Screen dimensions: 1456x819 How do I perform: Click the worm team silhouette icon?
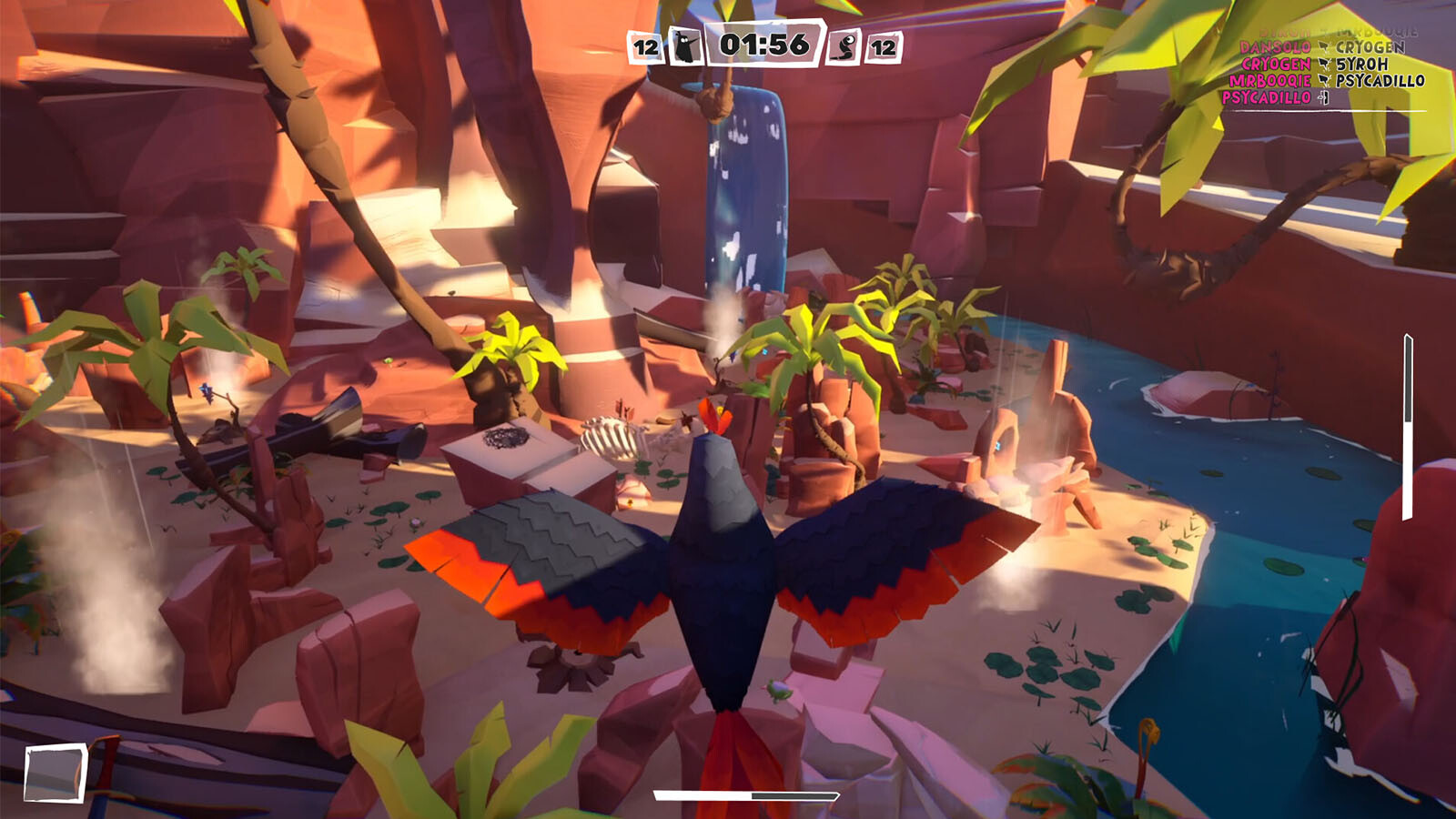pos(844,45)
